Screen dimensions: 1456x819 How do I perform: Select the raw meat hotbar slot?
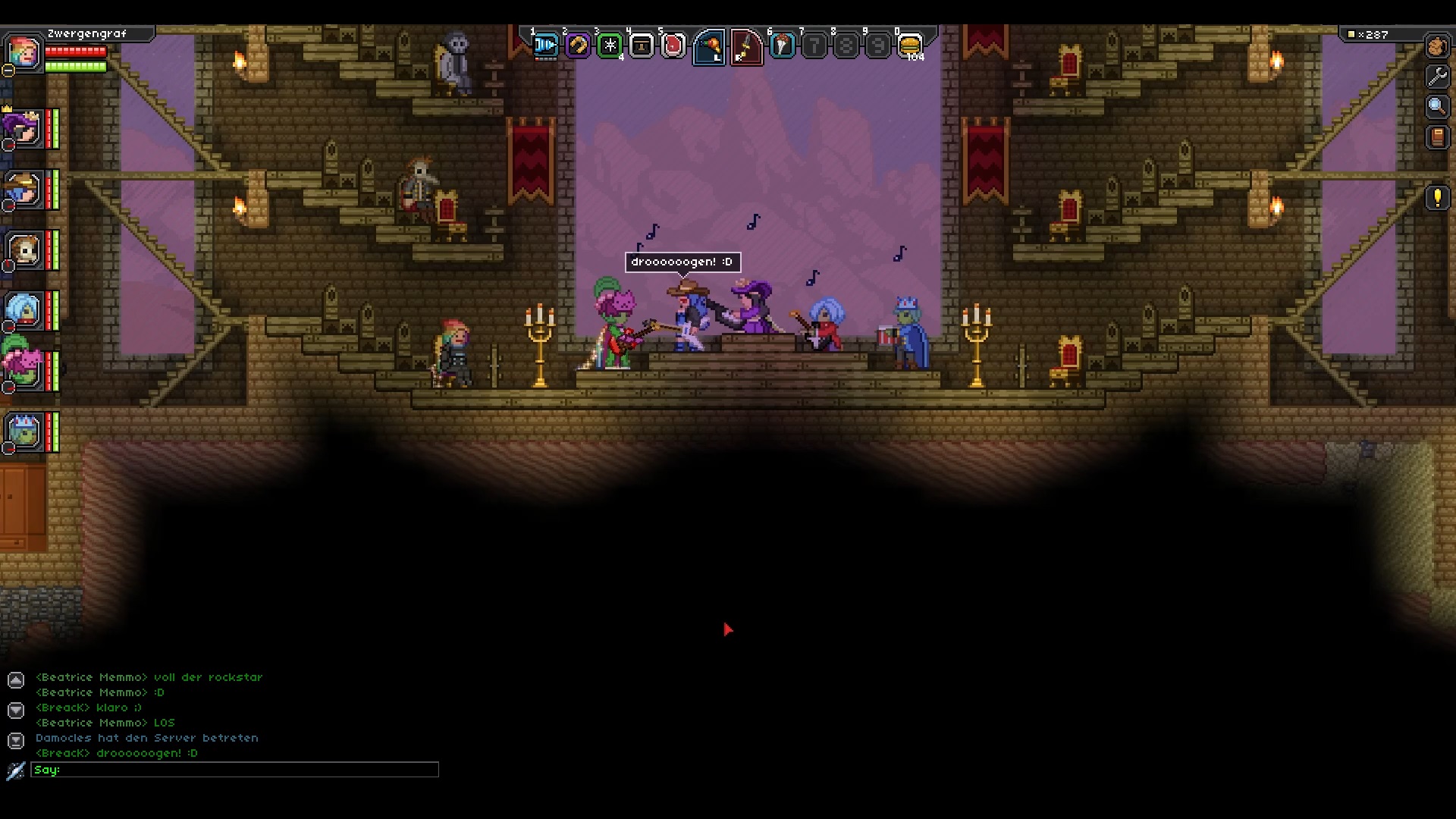pyautogui.click(x=673, y=46)
